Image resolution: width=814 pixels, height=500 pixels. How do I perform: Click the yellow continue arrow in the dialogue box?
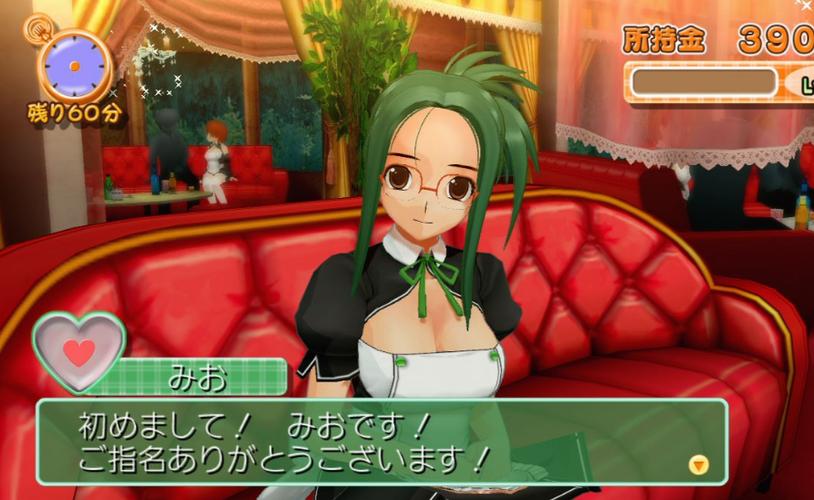point(699,464)
